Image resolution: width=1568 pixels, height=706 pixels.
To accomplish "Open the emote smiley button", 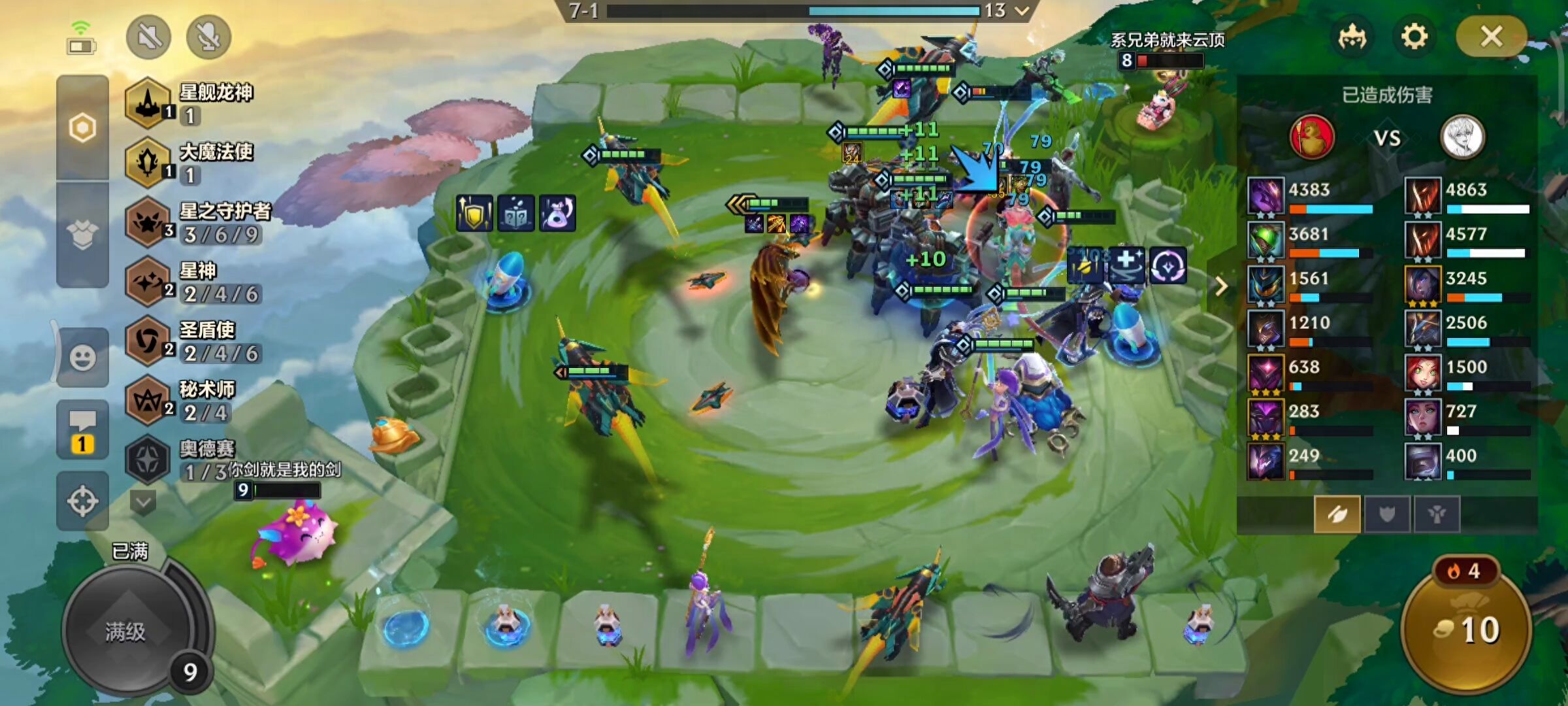I will (x=82, y=358).
